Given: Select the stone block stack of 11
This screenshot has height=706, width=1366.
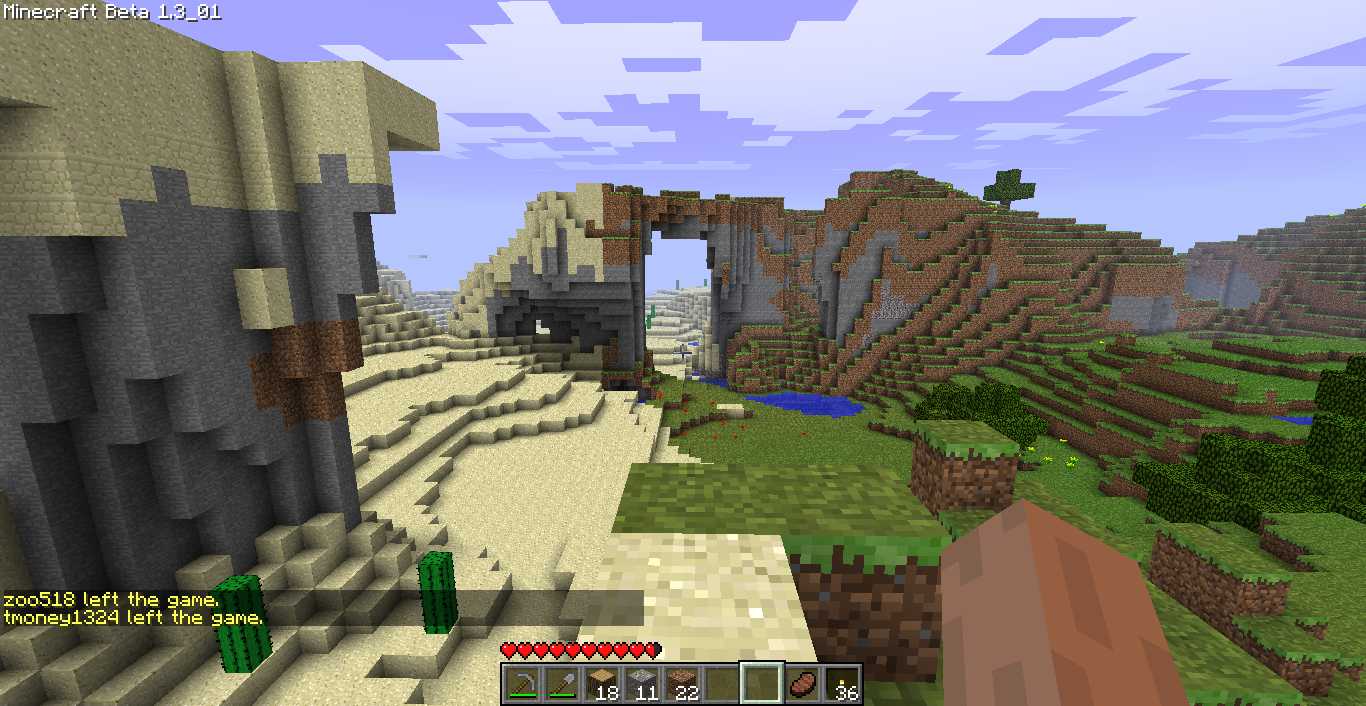Looking at the screenshot, I should (x=641, y=684).
